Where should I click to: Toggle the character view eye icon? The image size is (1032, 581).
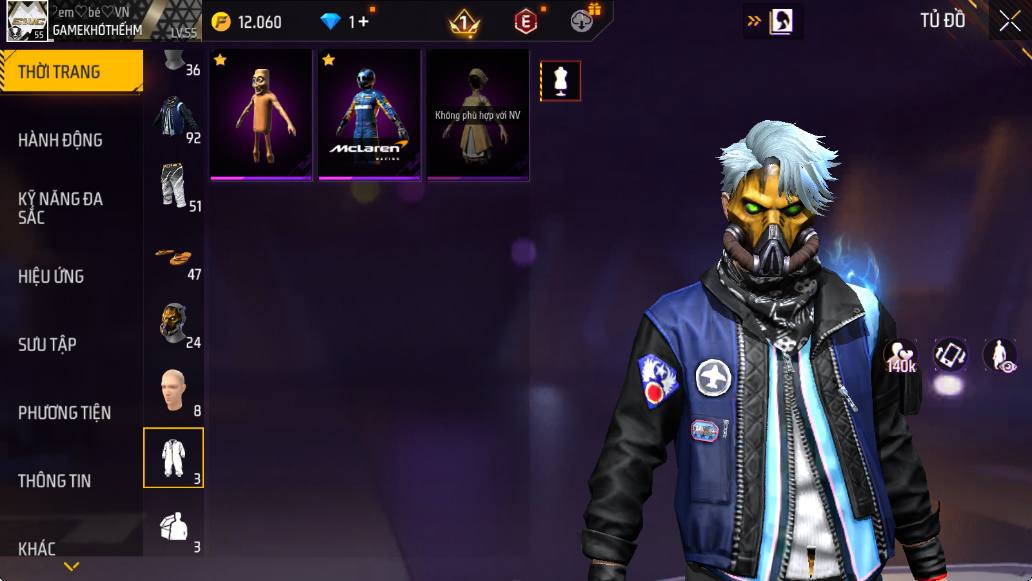(x=1000, y=356)
